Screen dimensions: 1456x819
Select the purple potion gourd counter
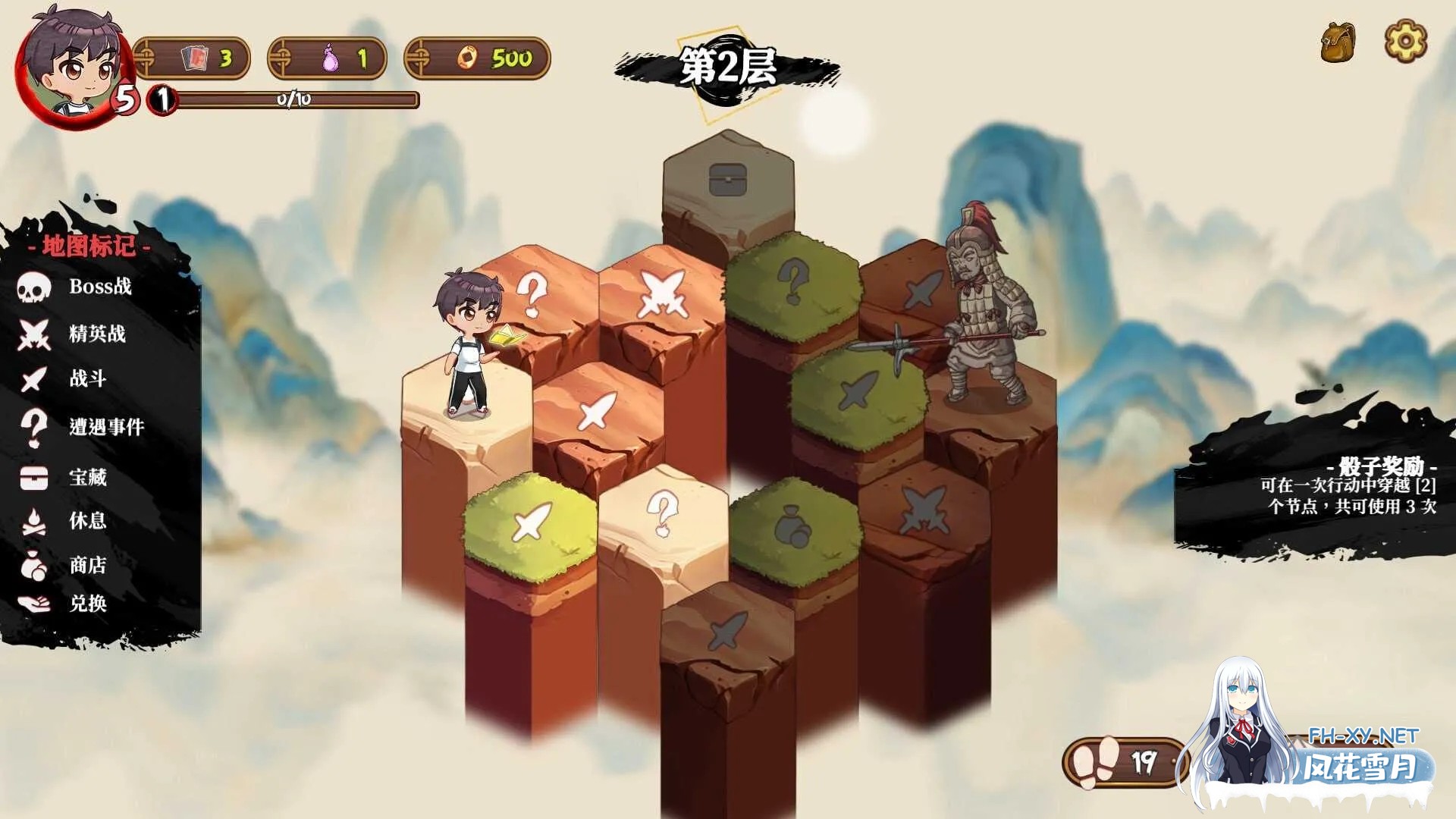point(328,58)
